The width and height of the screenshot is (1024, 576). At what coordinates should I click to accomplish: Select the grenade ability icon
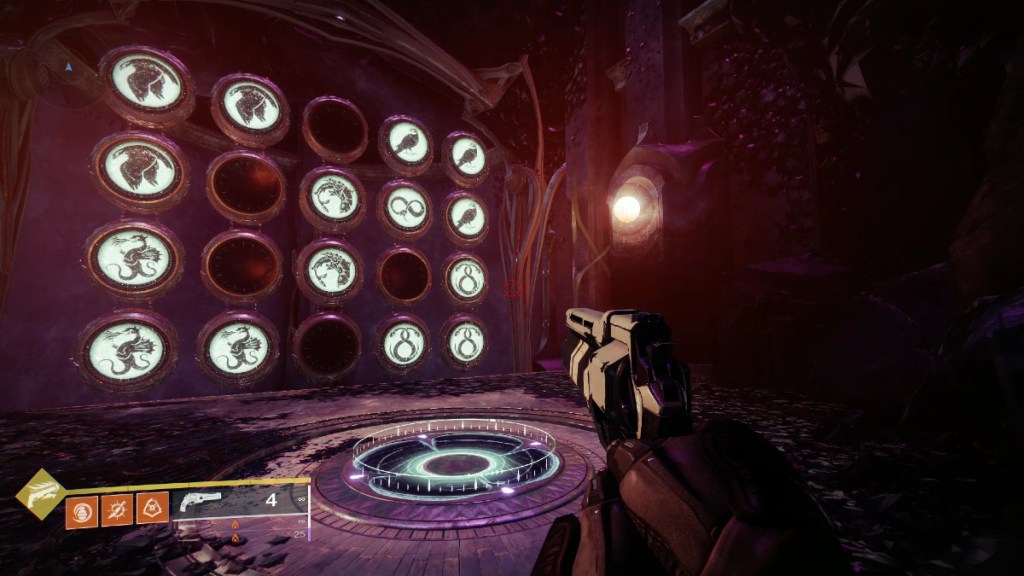81,511
